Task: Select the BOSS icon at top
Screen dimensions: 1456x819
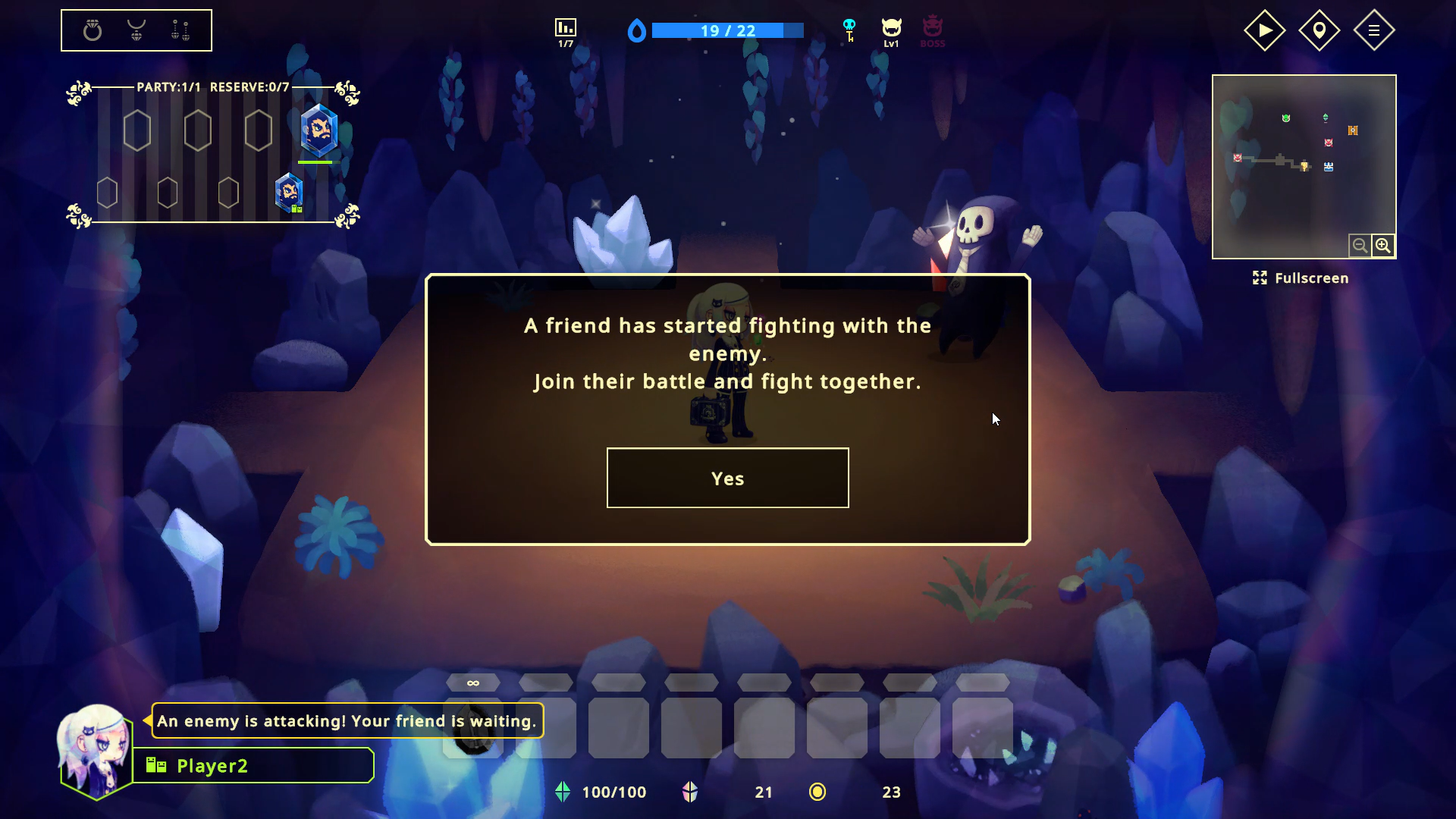Action: click(x=933, y=30)
